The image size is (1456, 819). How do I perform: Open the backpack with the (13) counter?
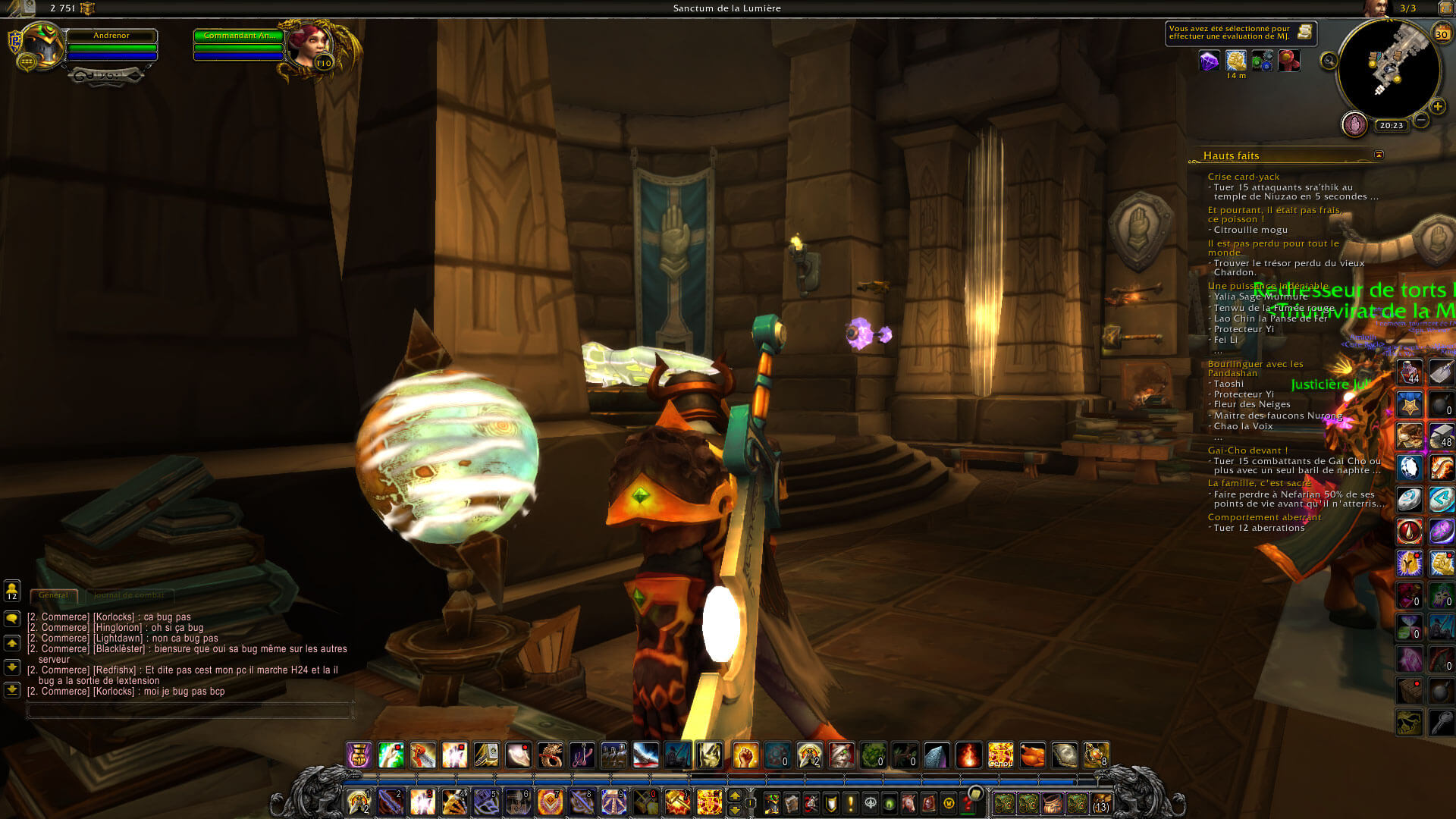click(1101, 803)
